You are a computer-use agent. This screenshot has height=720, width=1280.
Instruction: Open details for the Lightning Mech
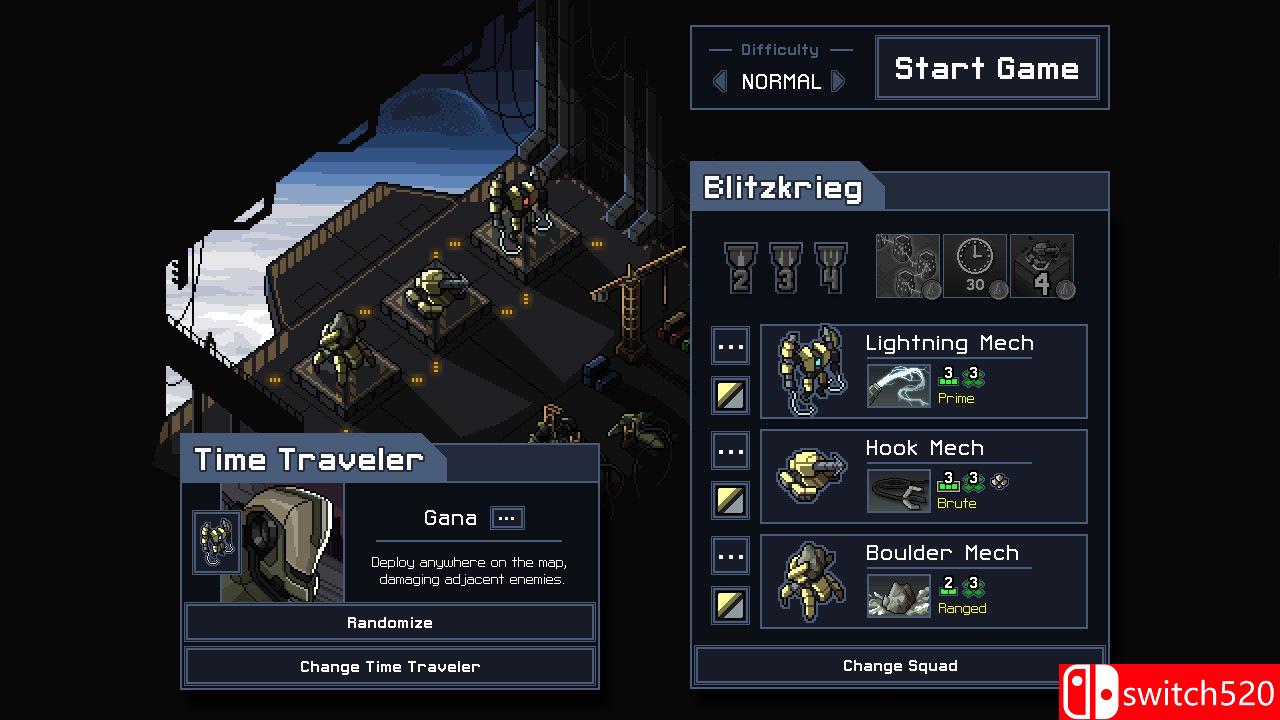(x=730, y=345)
